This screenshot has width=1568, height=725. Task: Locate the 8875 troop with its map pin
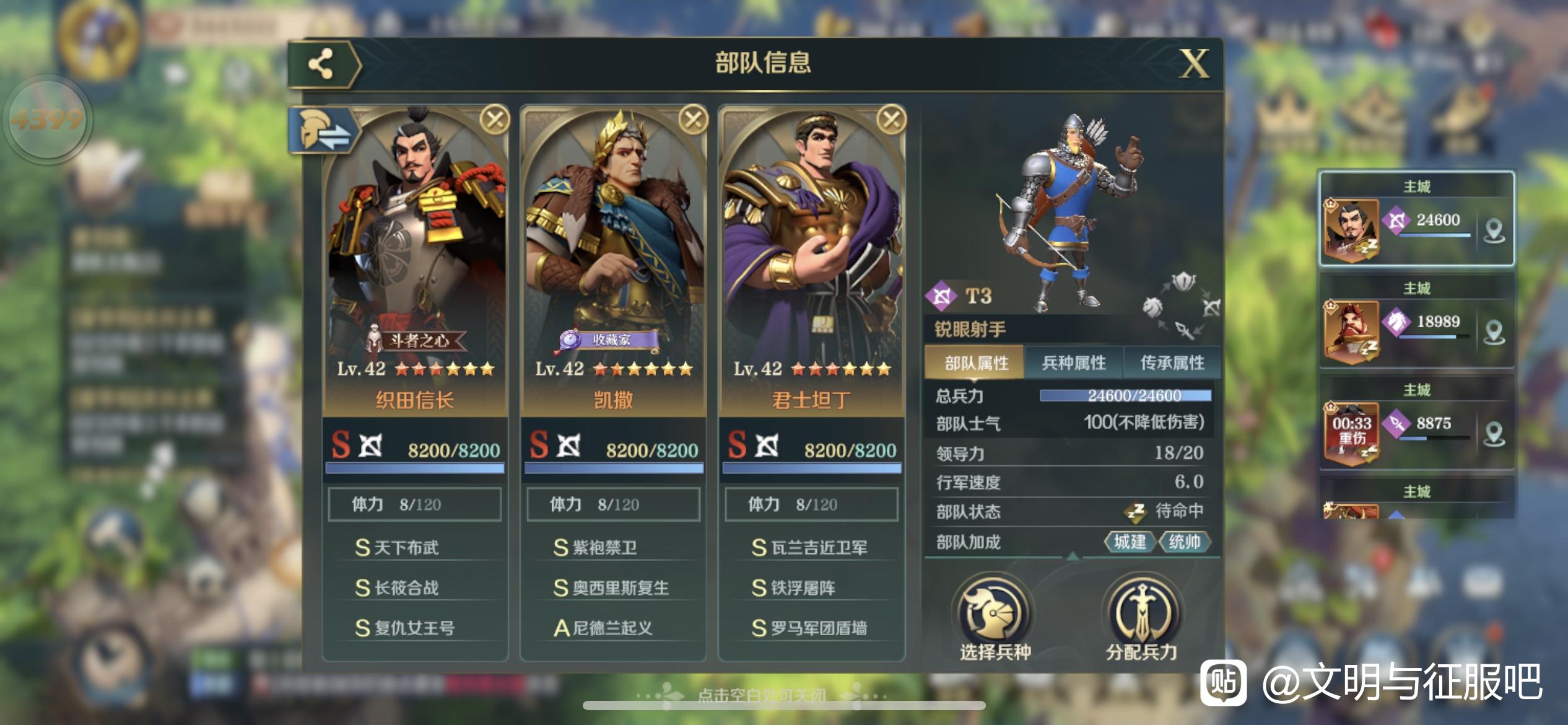[1494, 434]
